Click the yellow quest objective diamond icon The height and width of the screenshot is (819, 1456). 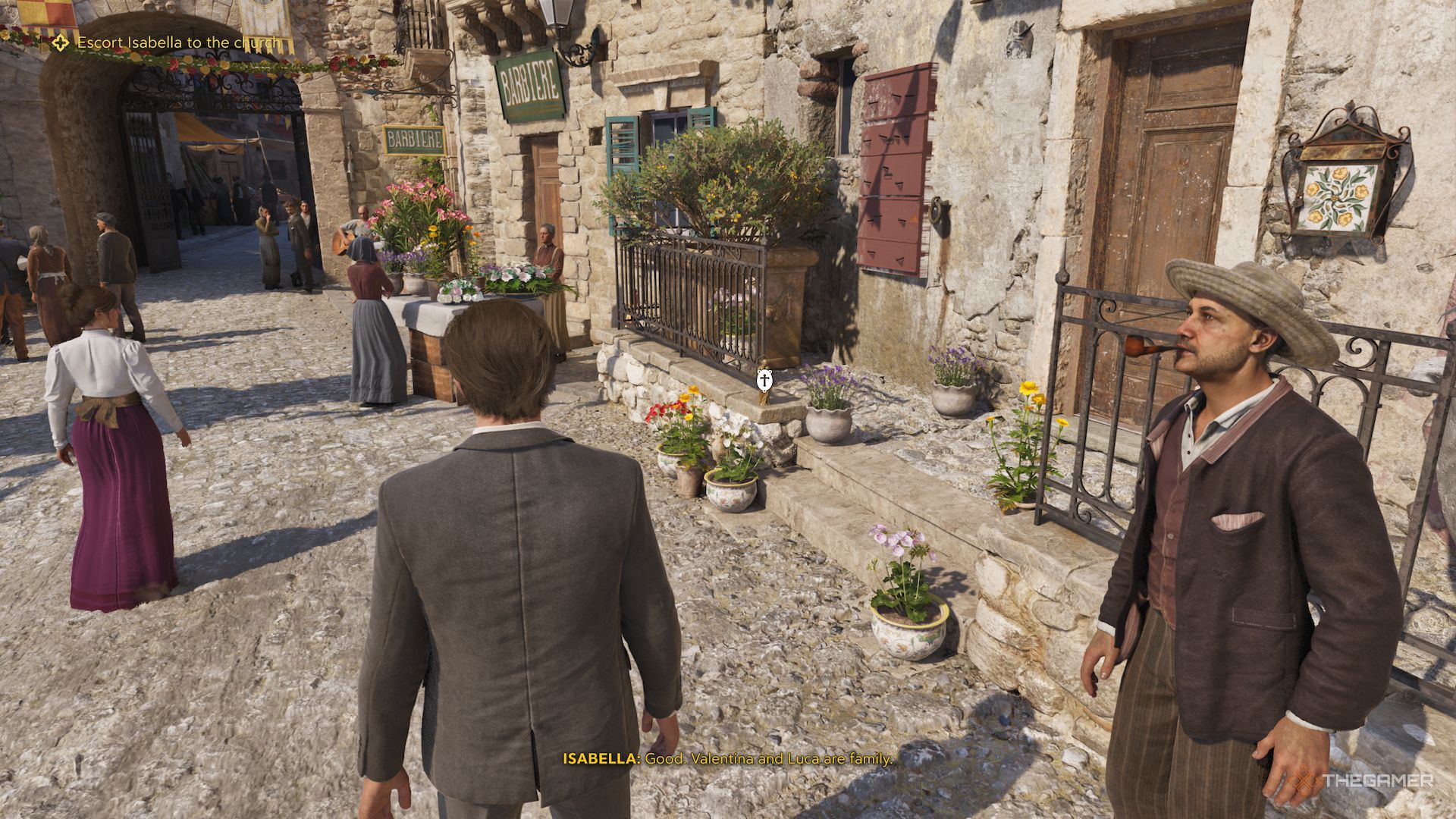click(59, 44)
